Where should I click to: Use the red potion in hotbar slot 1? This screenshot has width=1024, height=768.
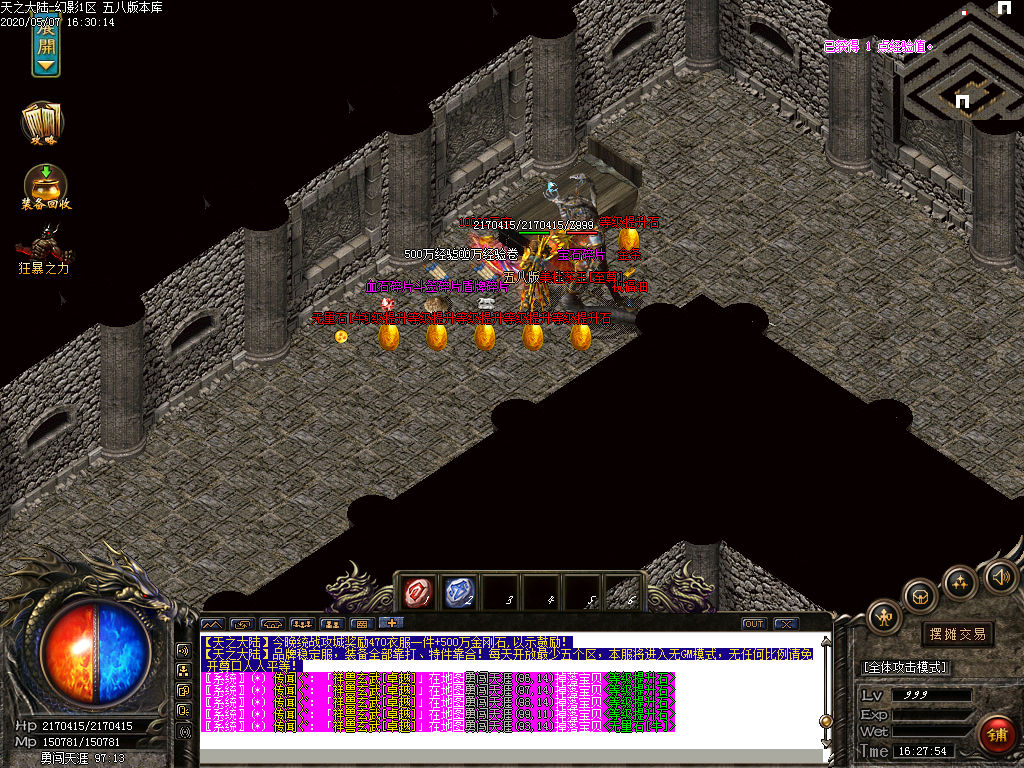coord(416,594)
